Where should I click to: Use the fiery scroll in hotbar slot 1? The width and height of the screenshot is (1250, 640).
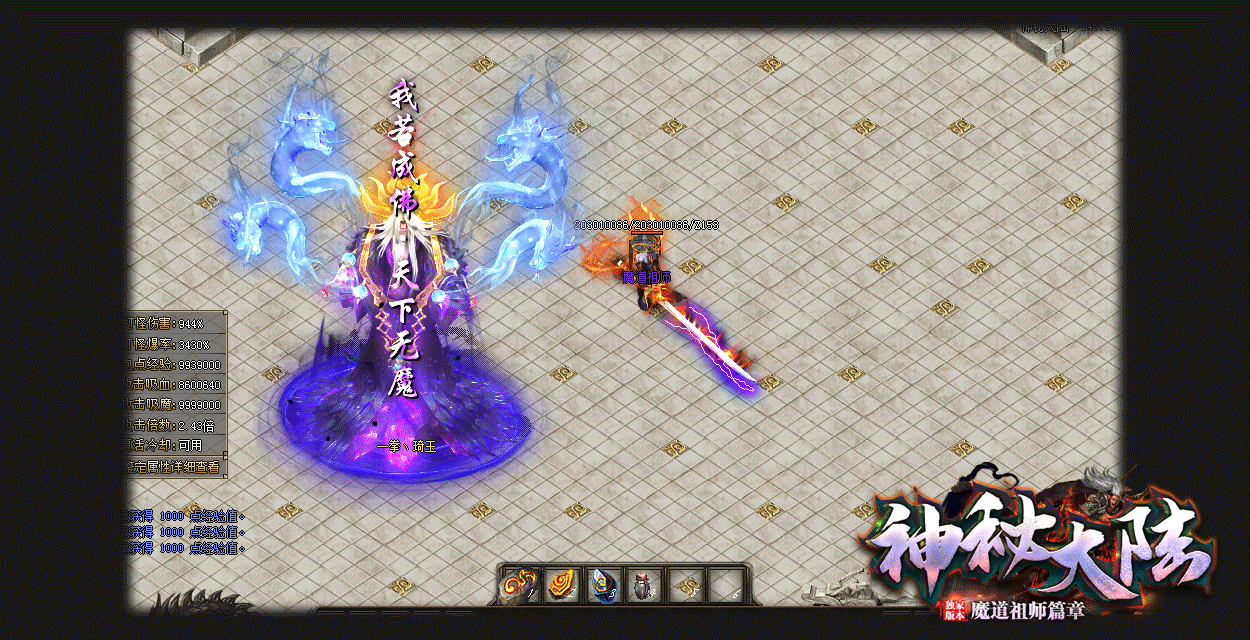tap(520, 585)
